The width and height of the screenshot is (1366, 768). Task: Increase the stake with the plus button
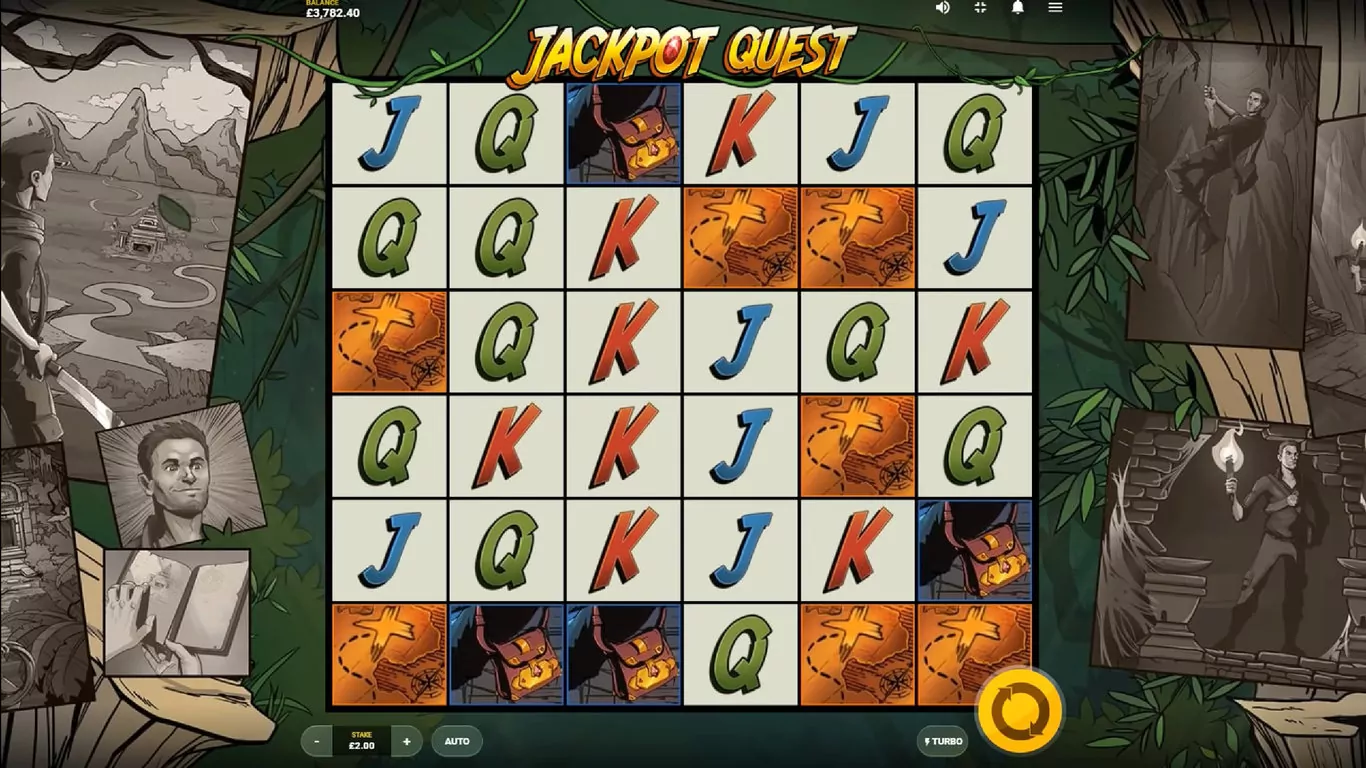point(406,741)
